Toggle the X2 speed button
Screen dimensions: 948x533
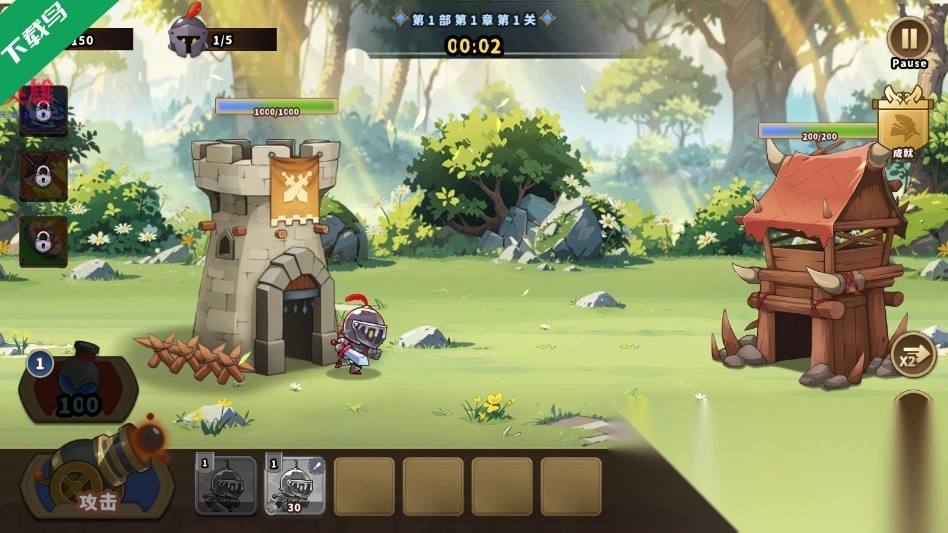coord(912,356)
